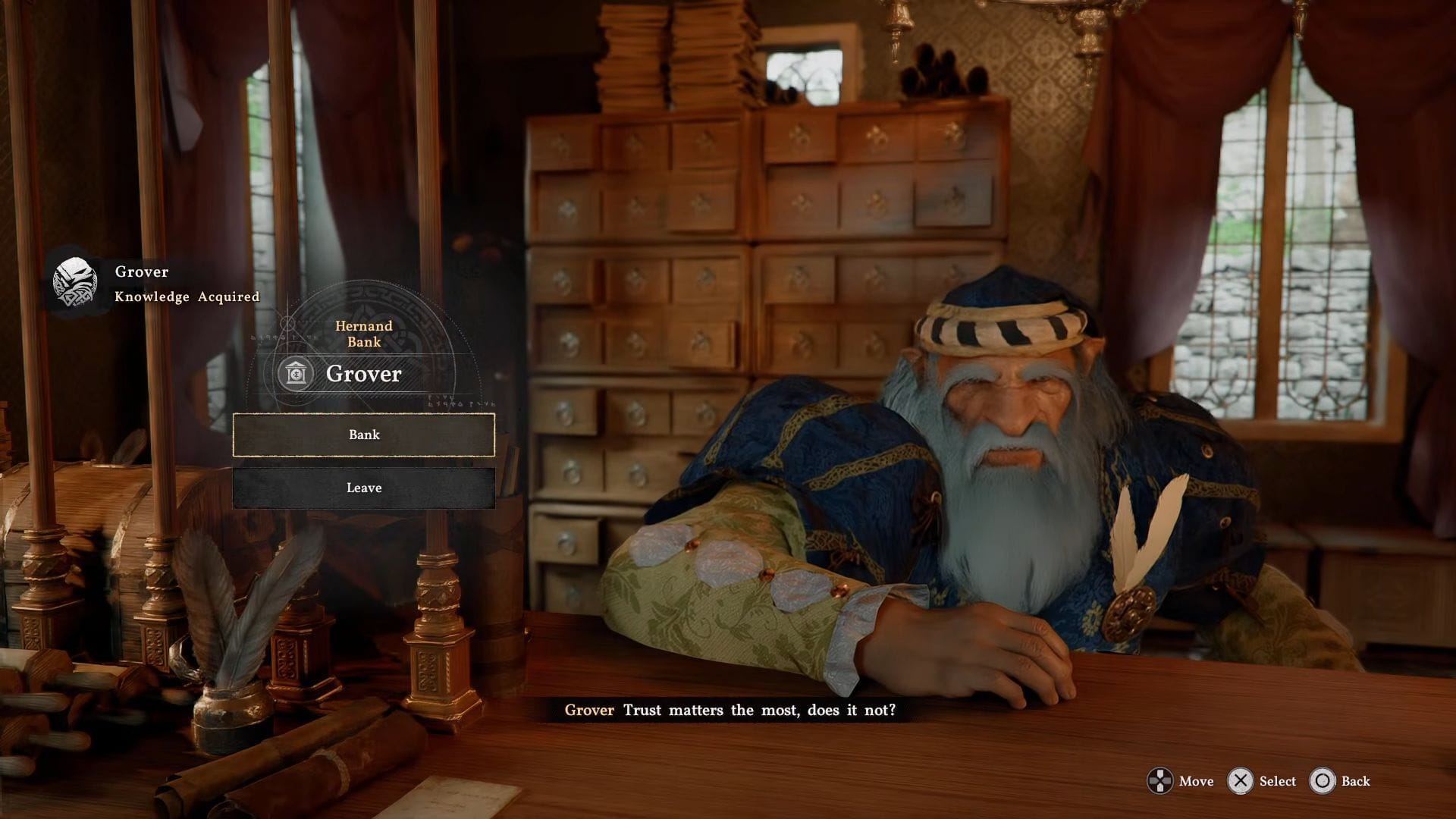Click the Knowledge Acquired text

(187, 297)
